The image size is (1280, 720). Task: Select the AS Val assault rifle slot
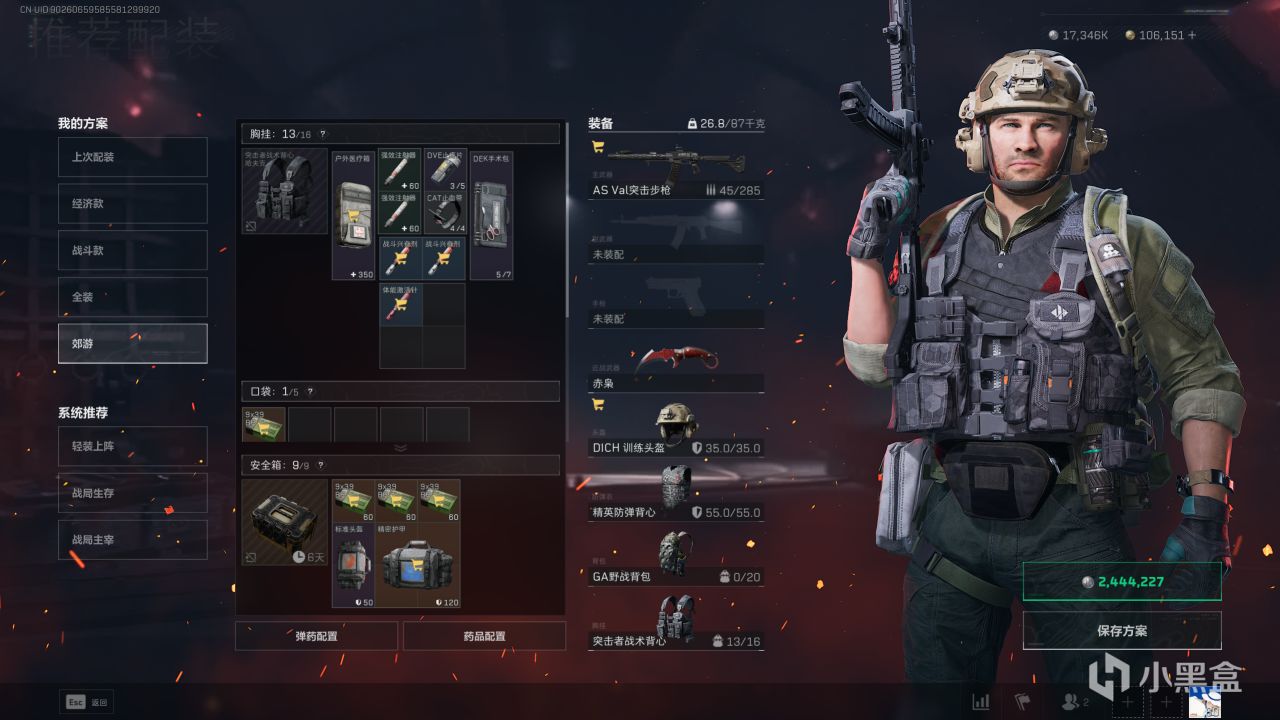(x=676, y=170)
